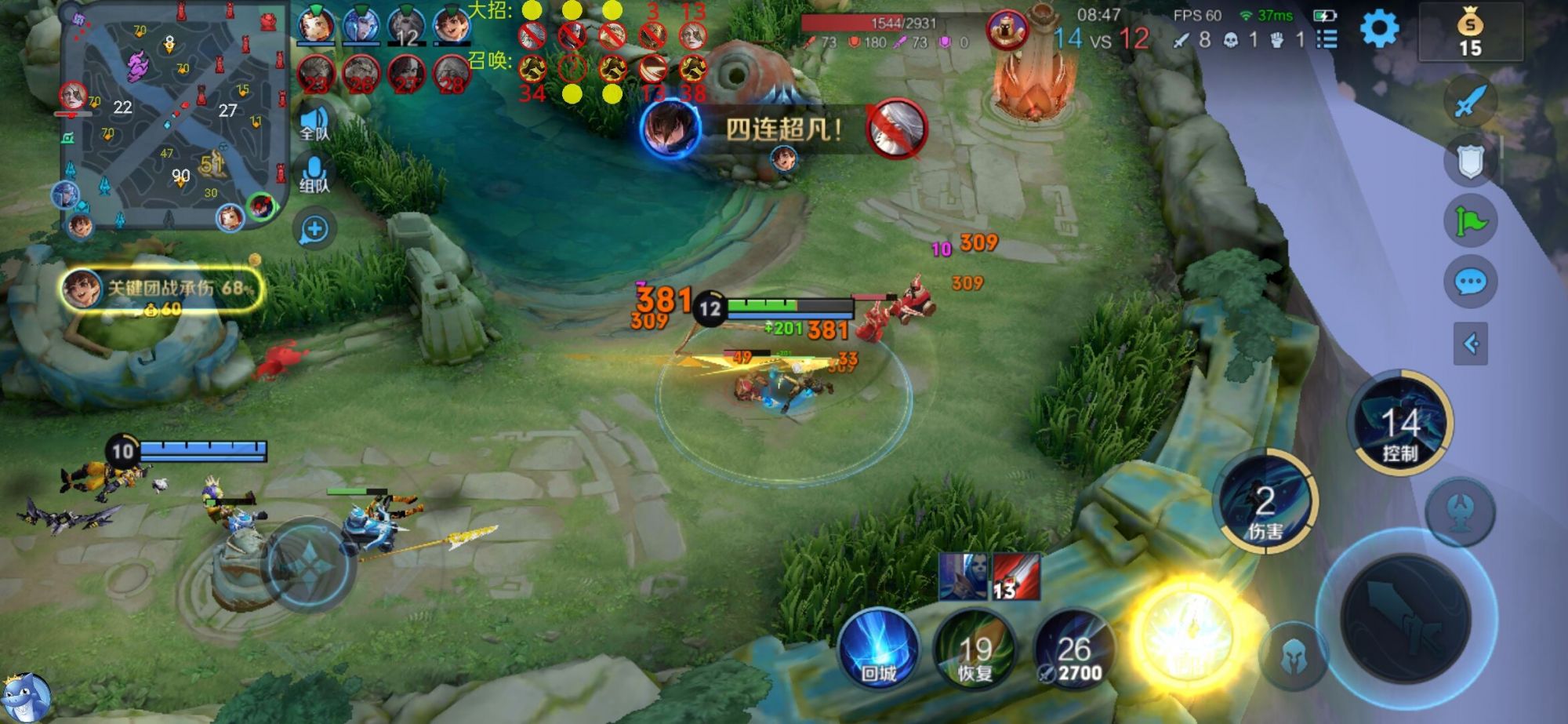Click the round plus button below microphone
Image resolution: width=1568 pixels, height=724 pixels.
coord(314,229)
